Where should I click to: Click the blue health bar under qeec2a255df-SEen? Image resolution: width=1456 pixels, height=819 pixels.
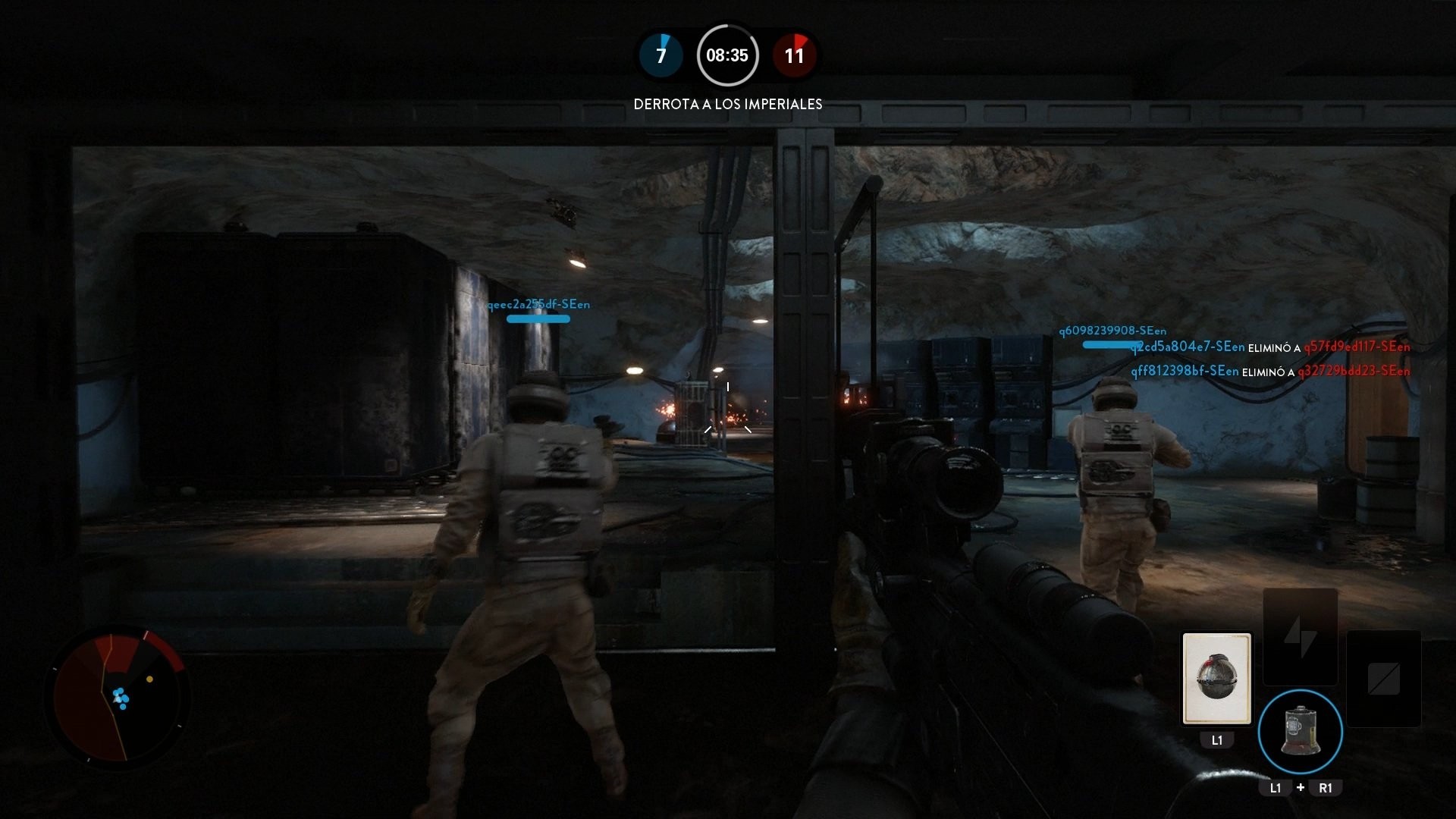click(538, 319)
